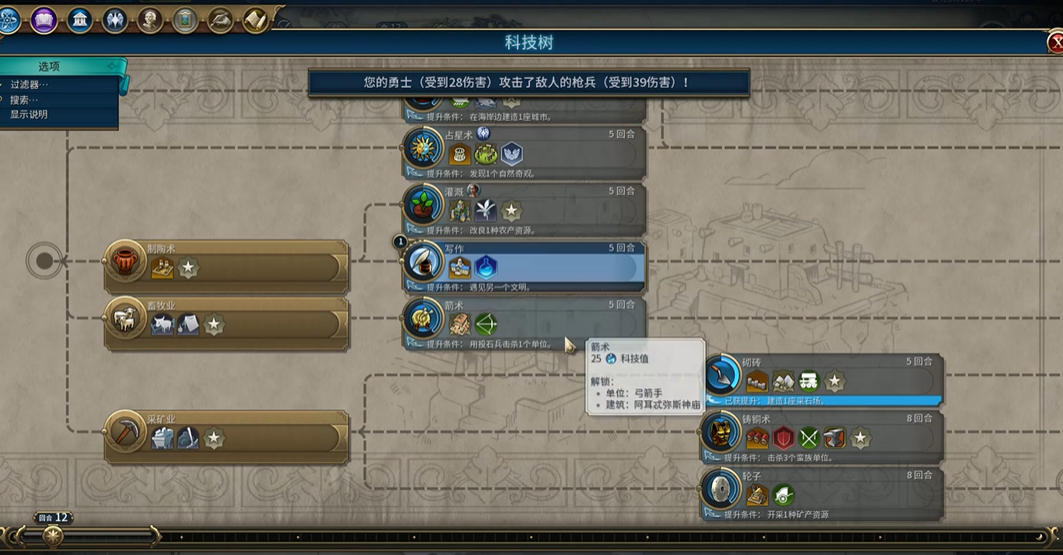Close the tech tree with the X button

pyautogui.click(x=1055, y=43)
